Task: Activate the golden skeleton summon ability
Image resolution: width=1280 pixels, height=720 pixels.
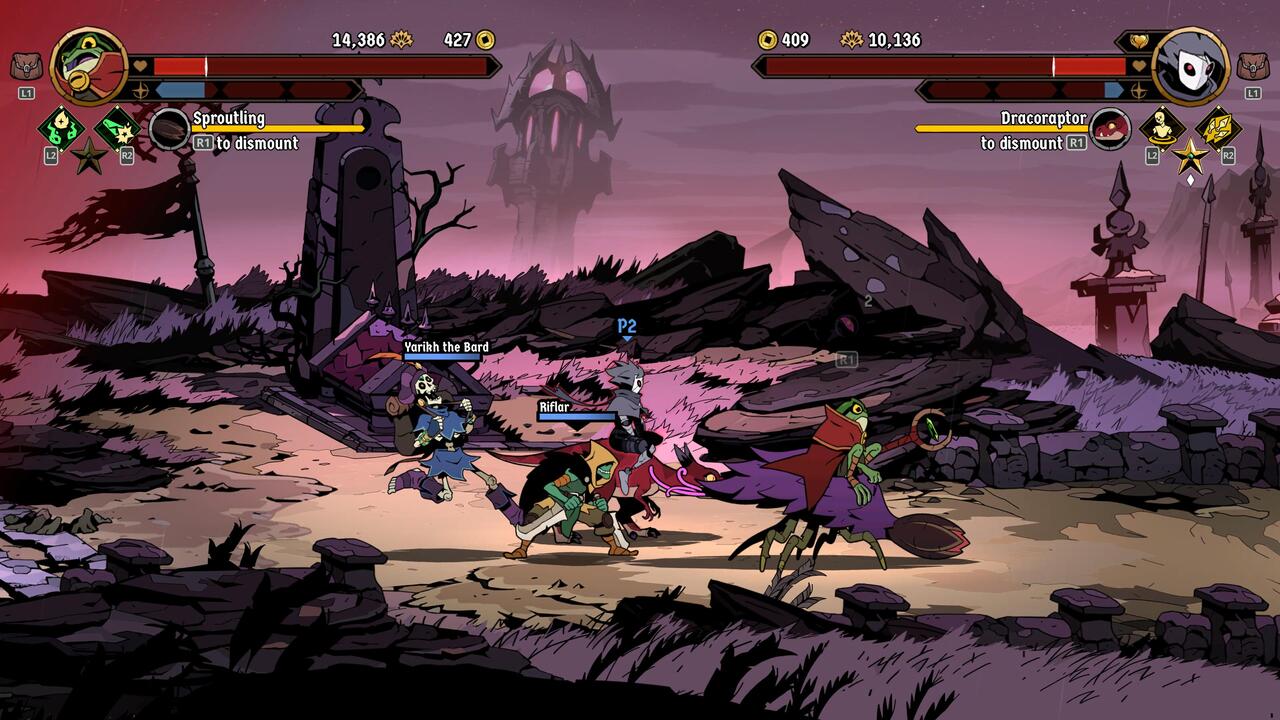Action: pyautogui.click(x=1162, y=129)
